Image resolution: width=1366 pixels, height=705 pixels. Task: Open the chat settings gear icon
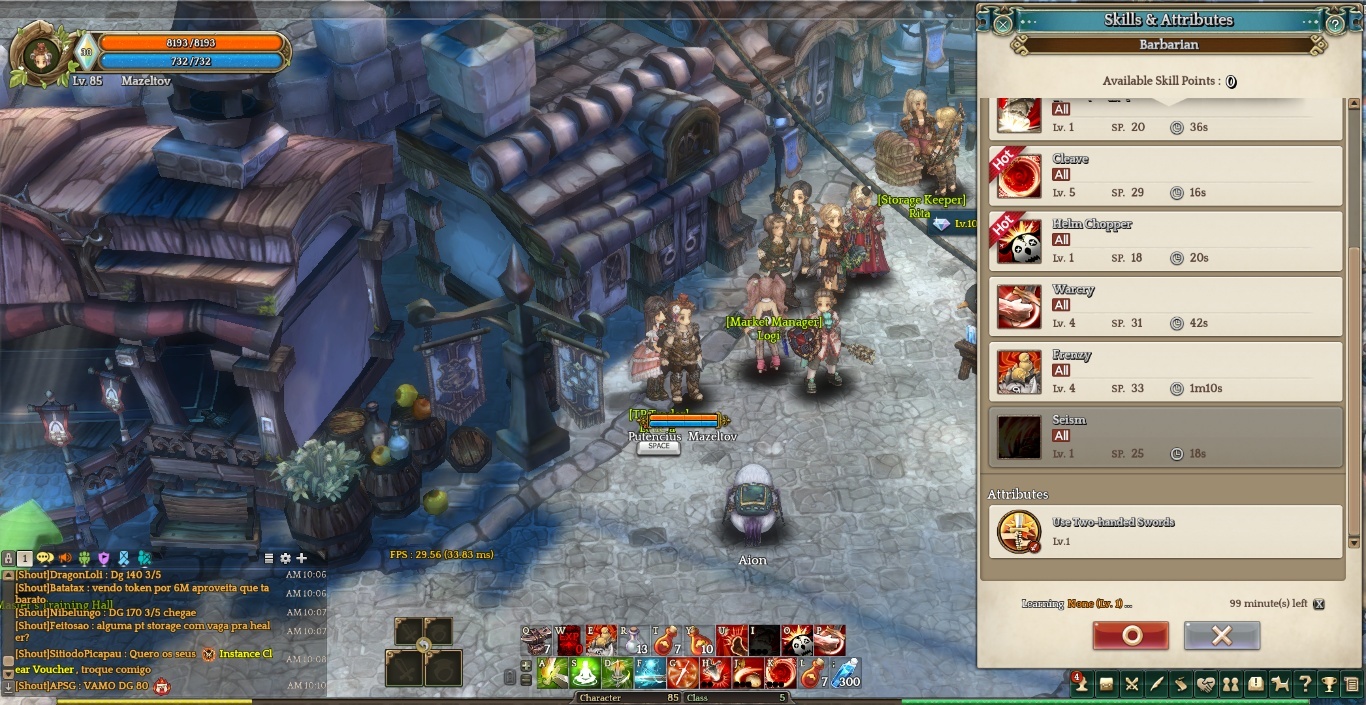click(285, 558)
